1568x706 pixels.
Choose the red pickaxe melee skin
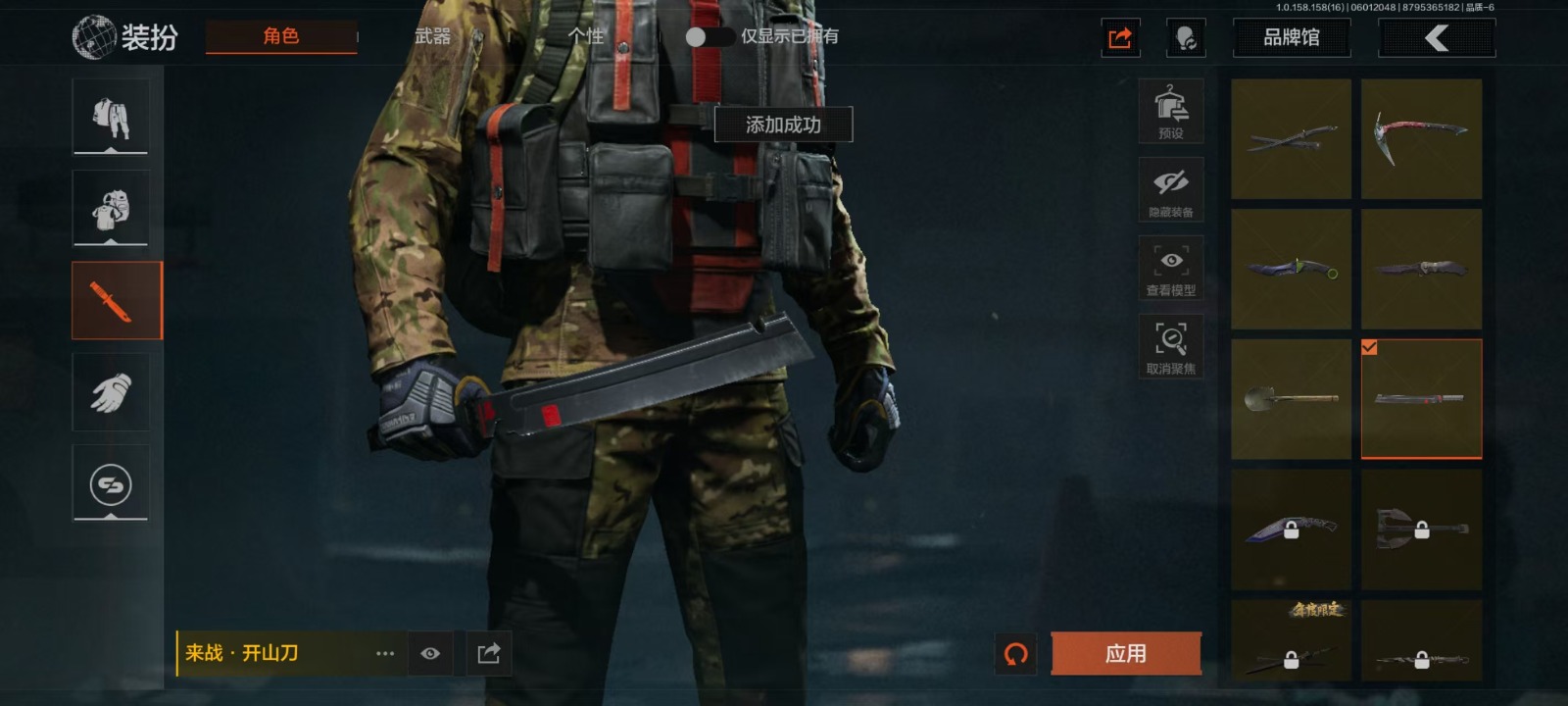coord(1421,139)
